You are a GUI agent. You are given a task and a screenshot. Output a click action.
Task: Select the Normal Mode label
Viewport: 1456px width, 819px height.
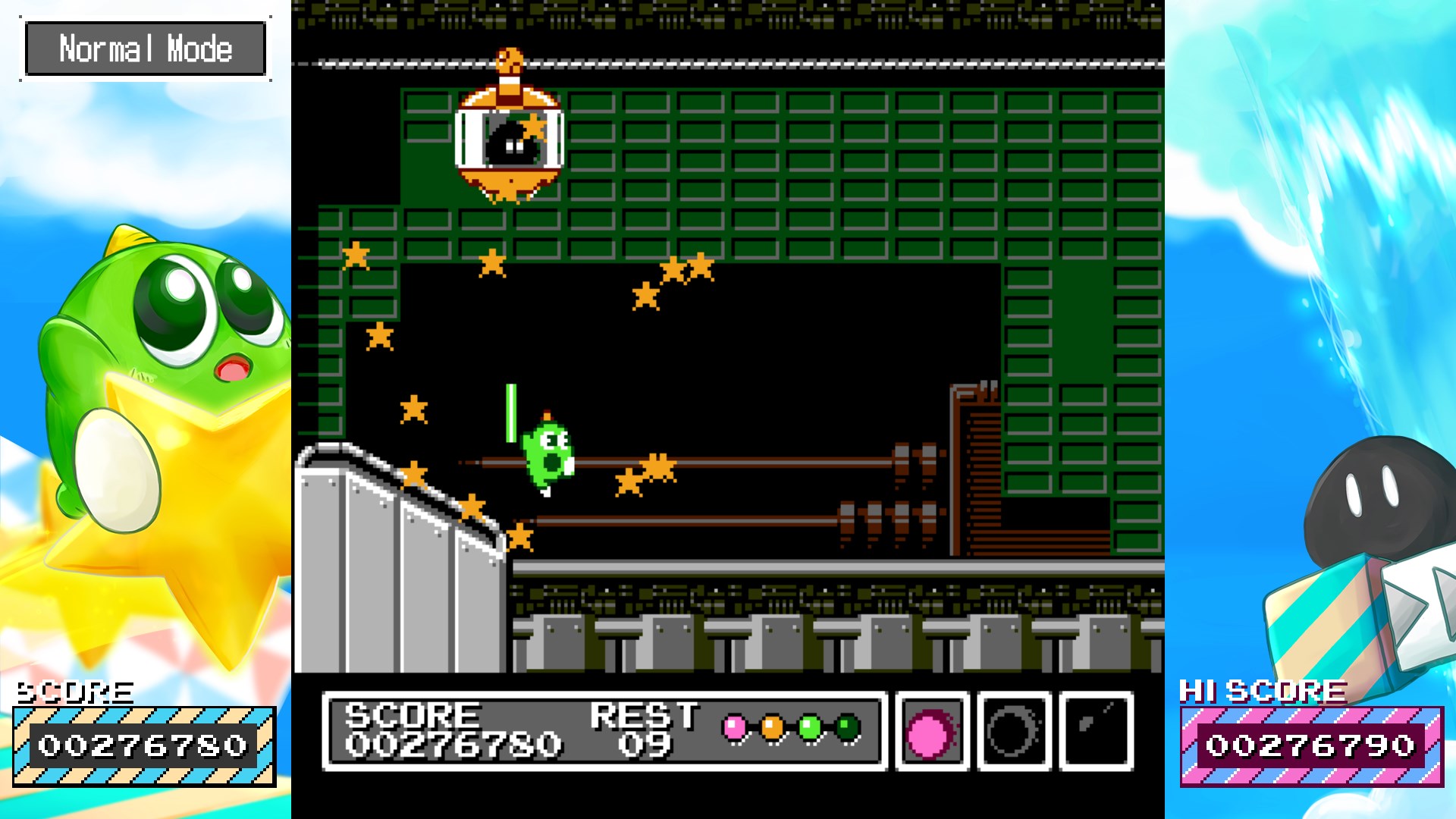[146, 49]
